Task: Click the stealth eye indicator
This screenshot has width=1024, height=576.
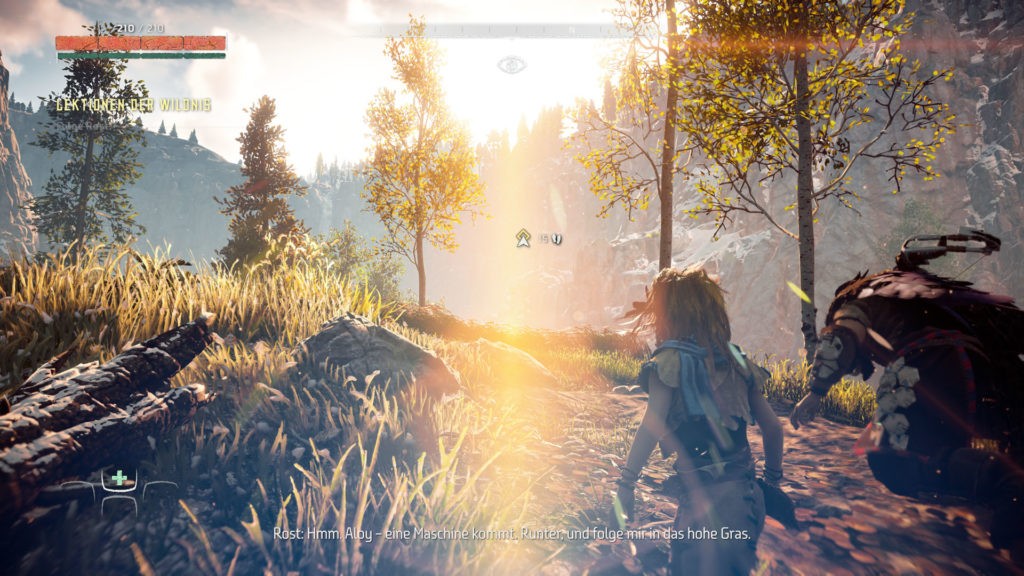Action: [511, 65]
